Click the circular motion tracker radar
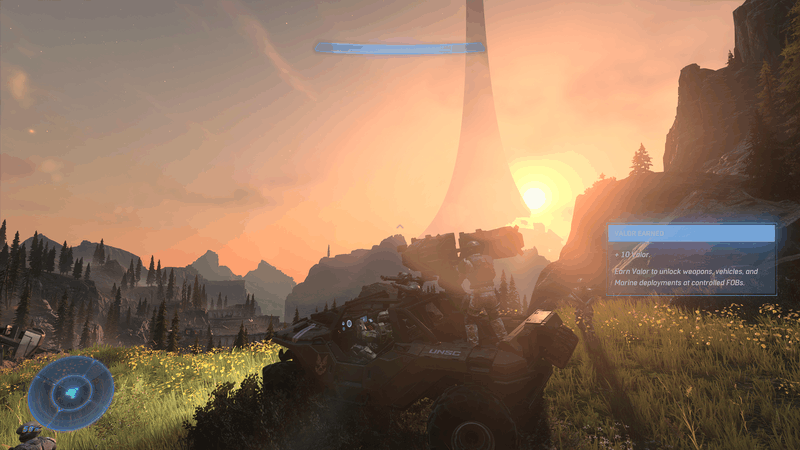This screenshot has height=450, width=800. 70,393
